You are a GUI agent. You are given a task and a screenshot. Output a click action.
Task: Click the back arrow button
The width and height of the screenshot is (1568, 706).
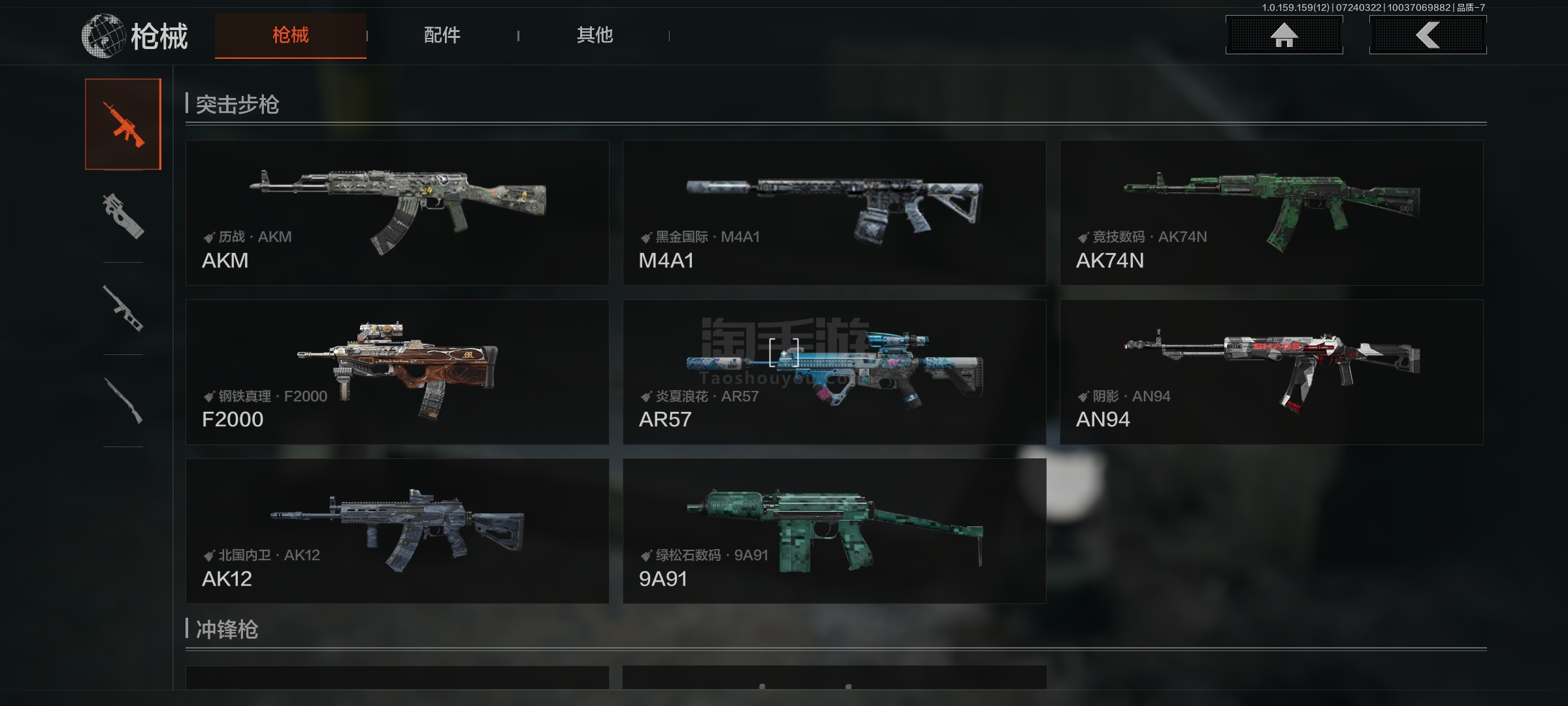tap(1428, 35)
